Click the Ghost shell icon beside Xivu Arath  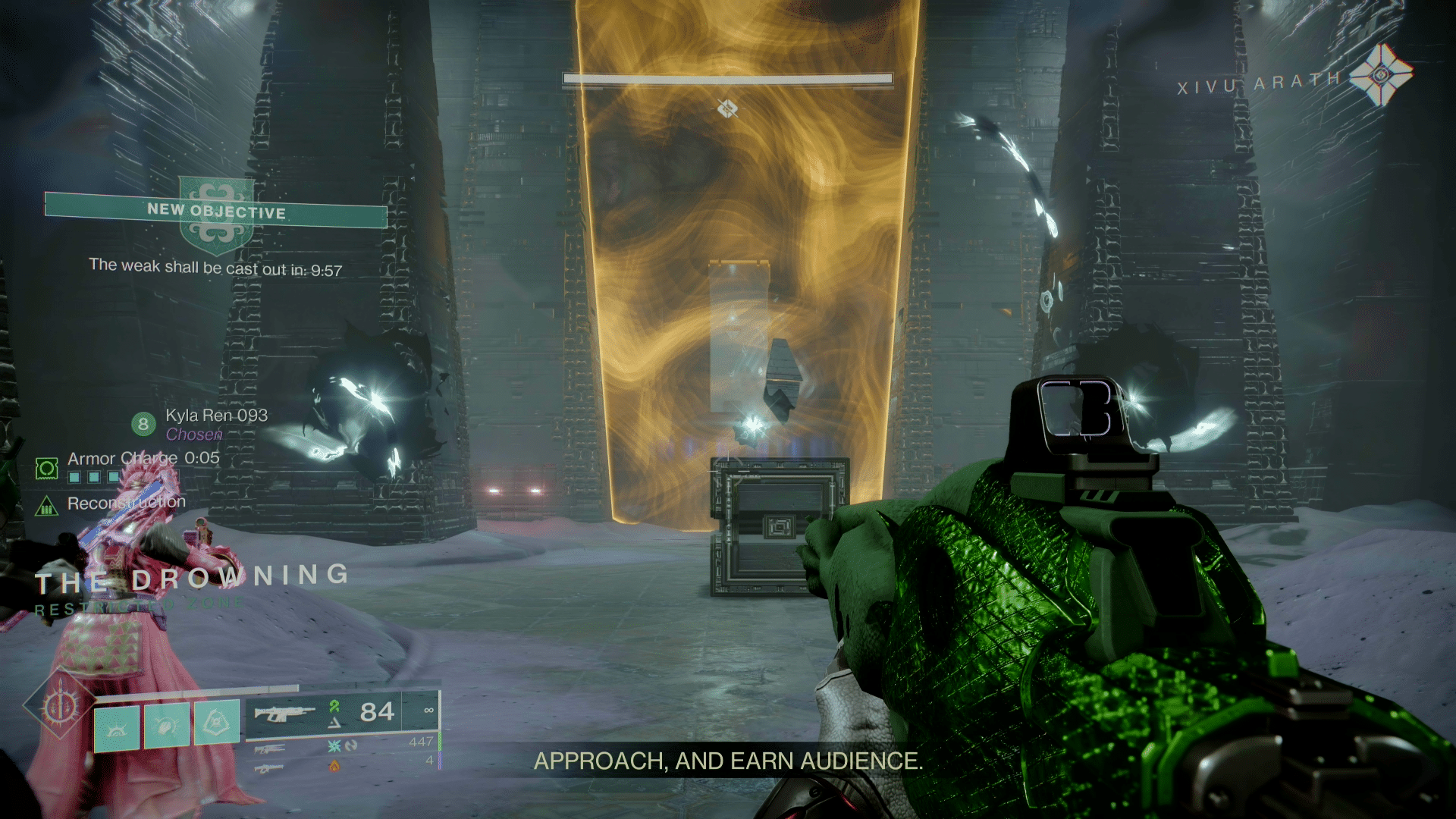(1380, 74)
